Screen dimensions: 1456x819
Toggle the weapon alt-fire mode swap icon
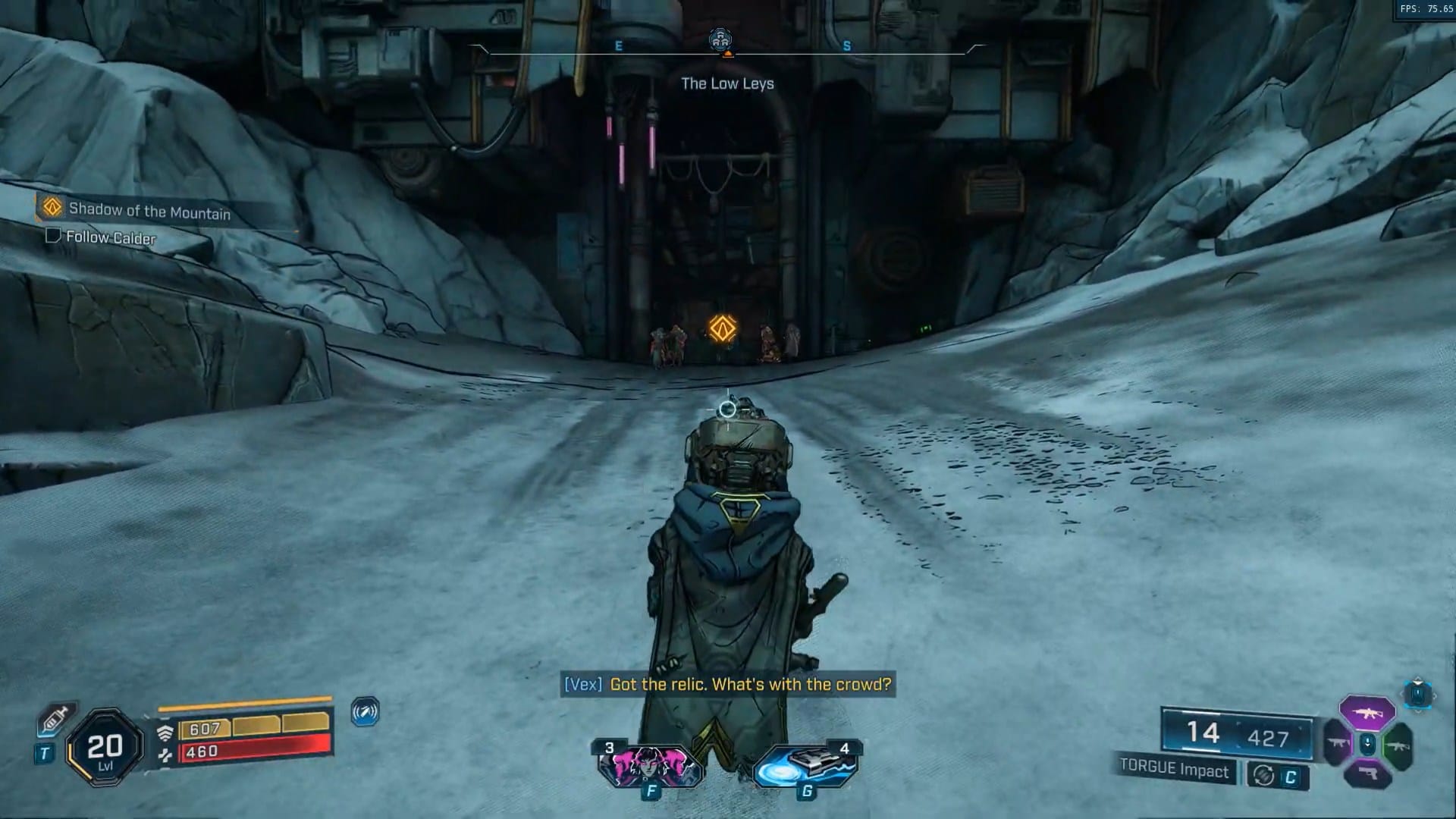(1263, 776)
